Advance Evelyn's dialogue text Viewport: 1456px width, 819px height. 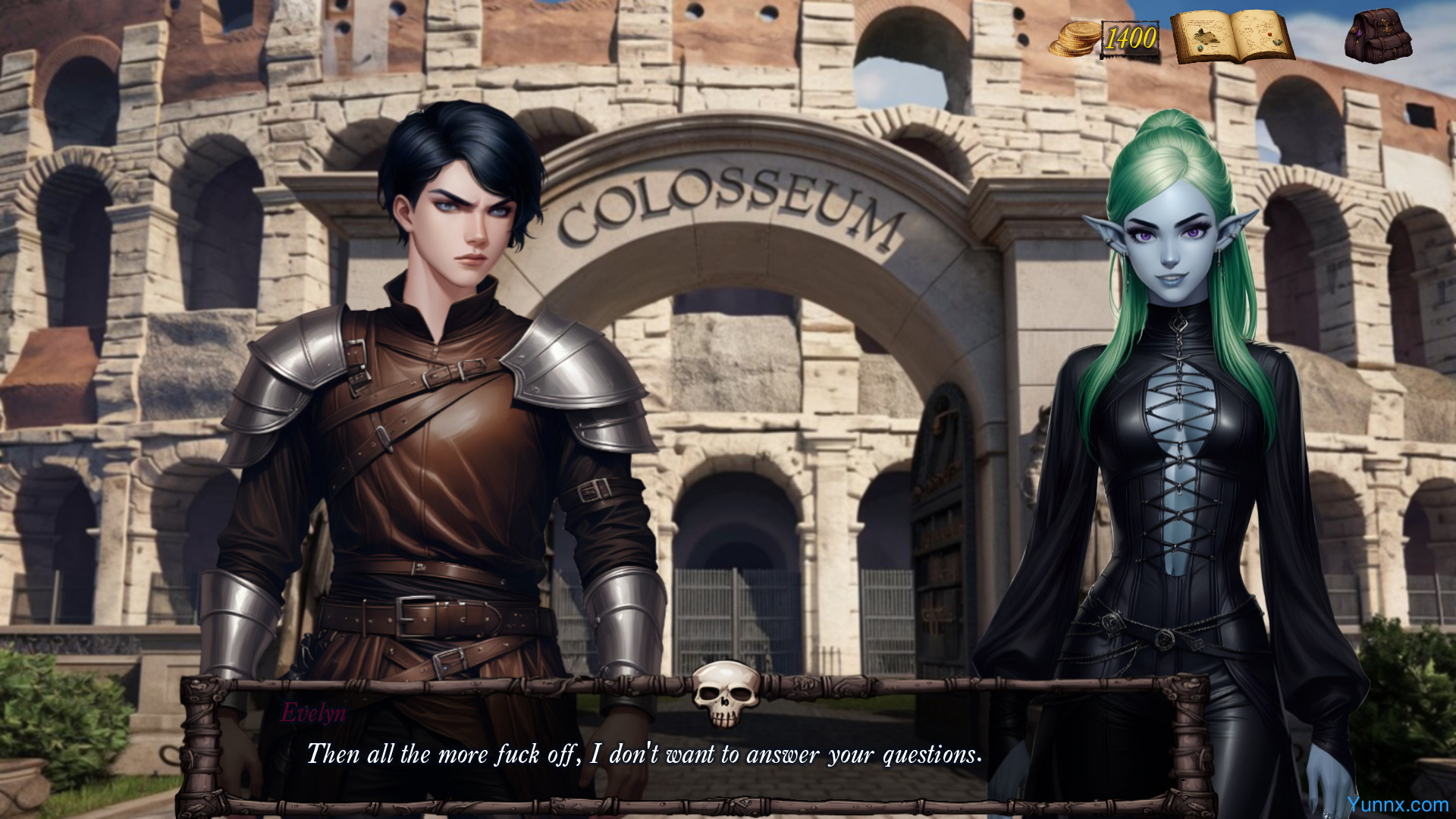click(x=645, y=754)
